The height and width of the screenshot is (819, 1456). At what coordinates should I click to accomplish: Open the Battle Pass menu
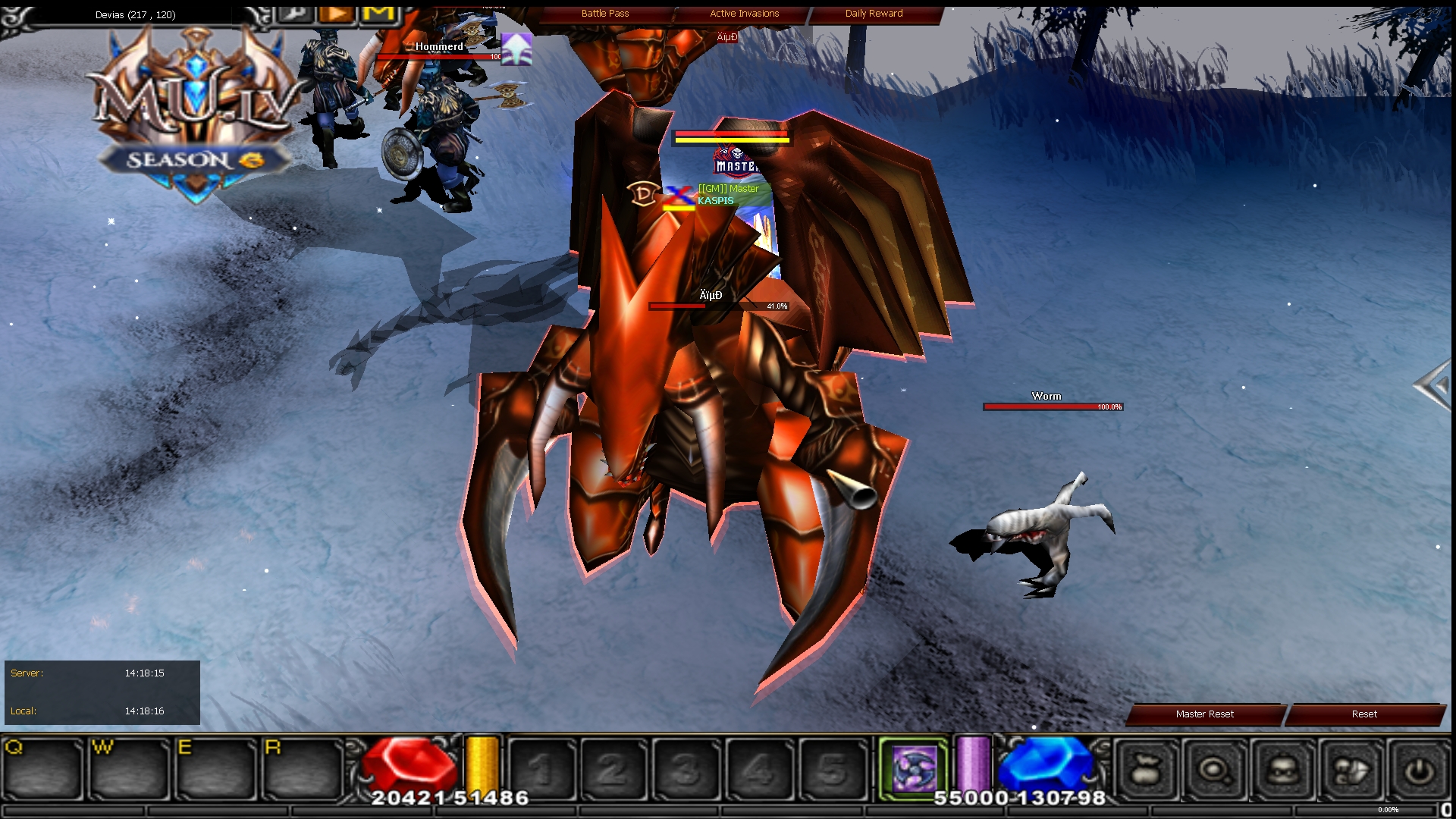point(604,13)
